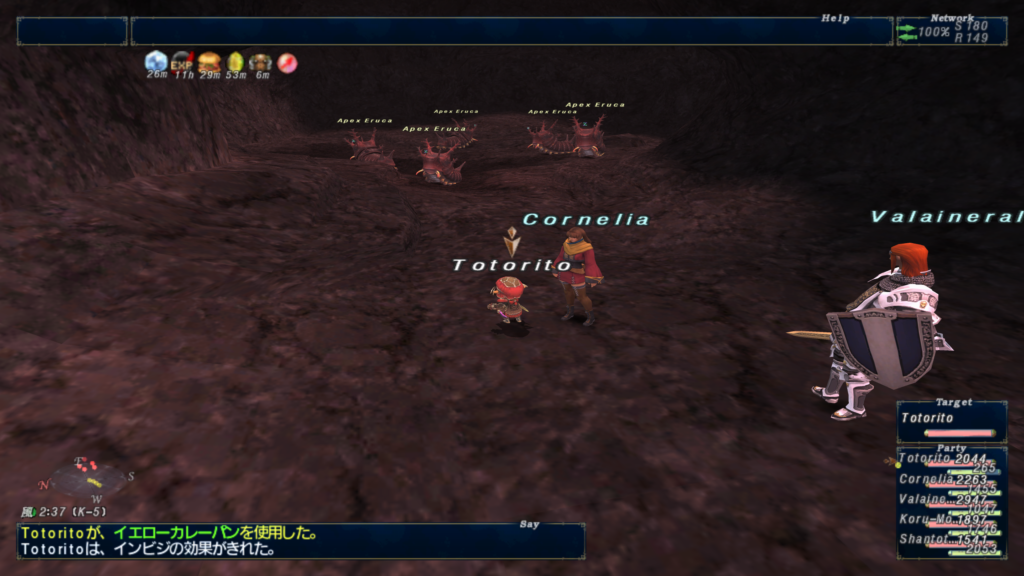Select the EXP bonus status icon
Image resolution: width=1024 pixels, height=576 pixels.
click(x=182, y=61)
